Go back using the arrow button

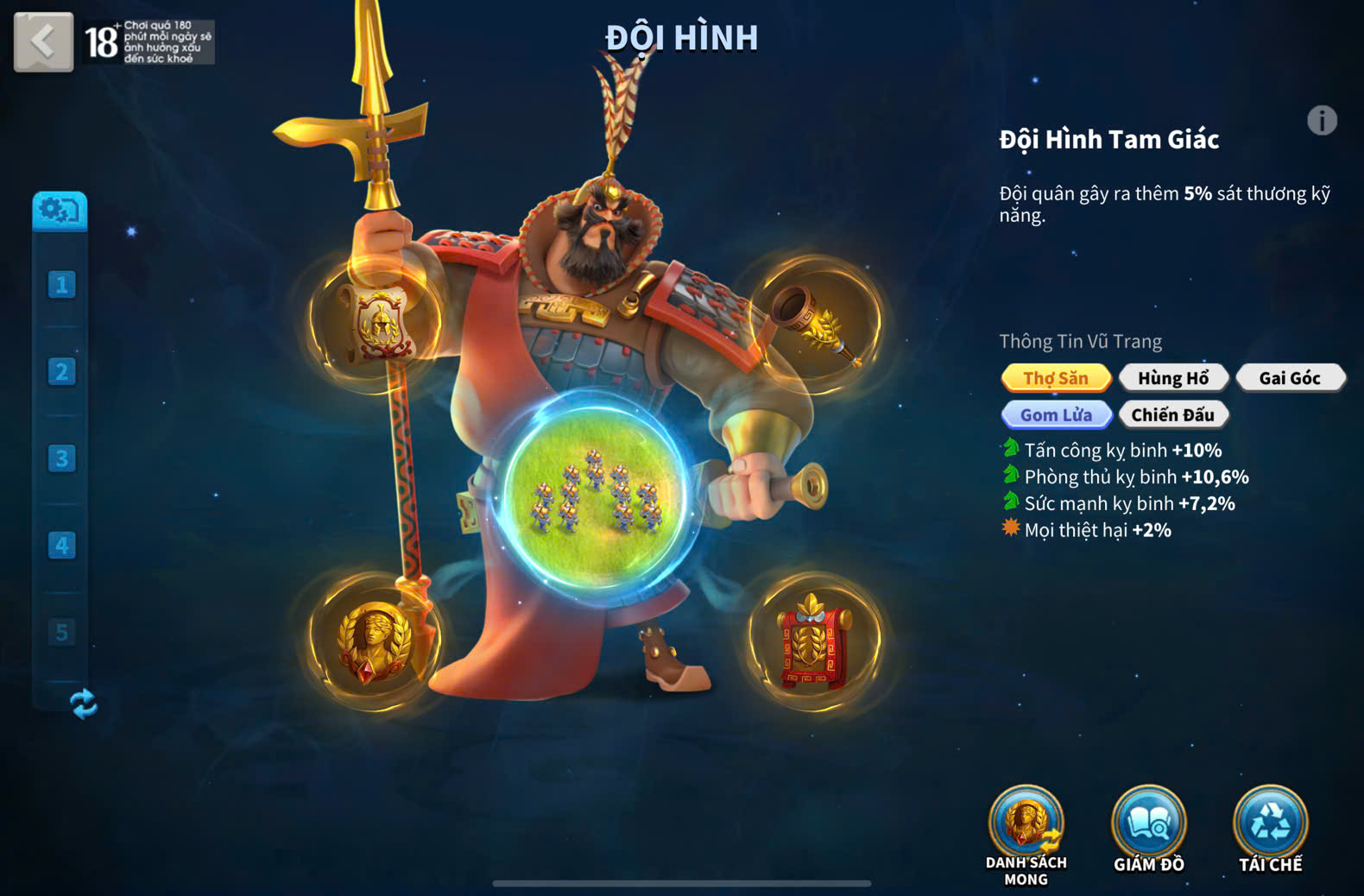click(x=43, y=41)
